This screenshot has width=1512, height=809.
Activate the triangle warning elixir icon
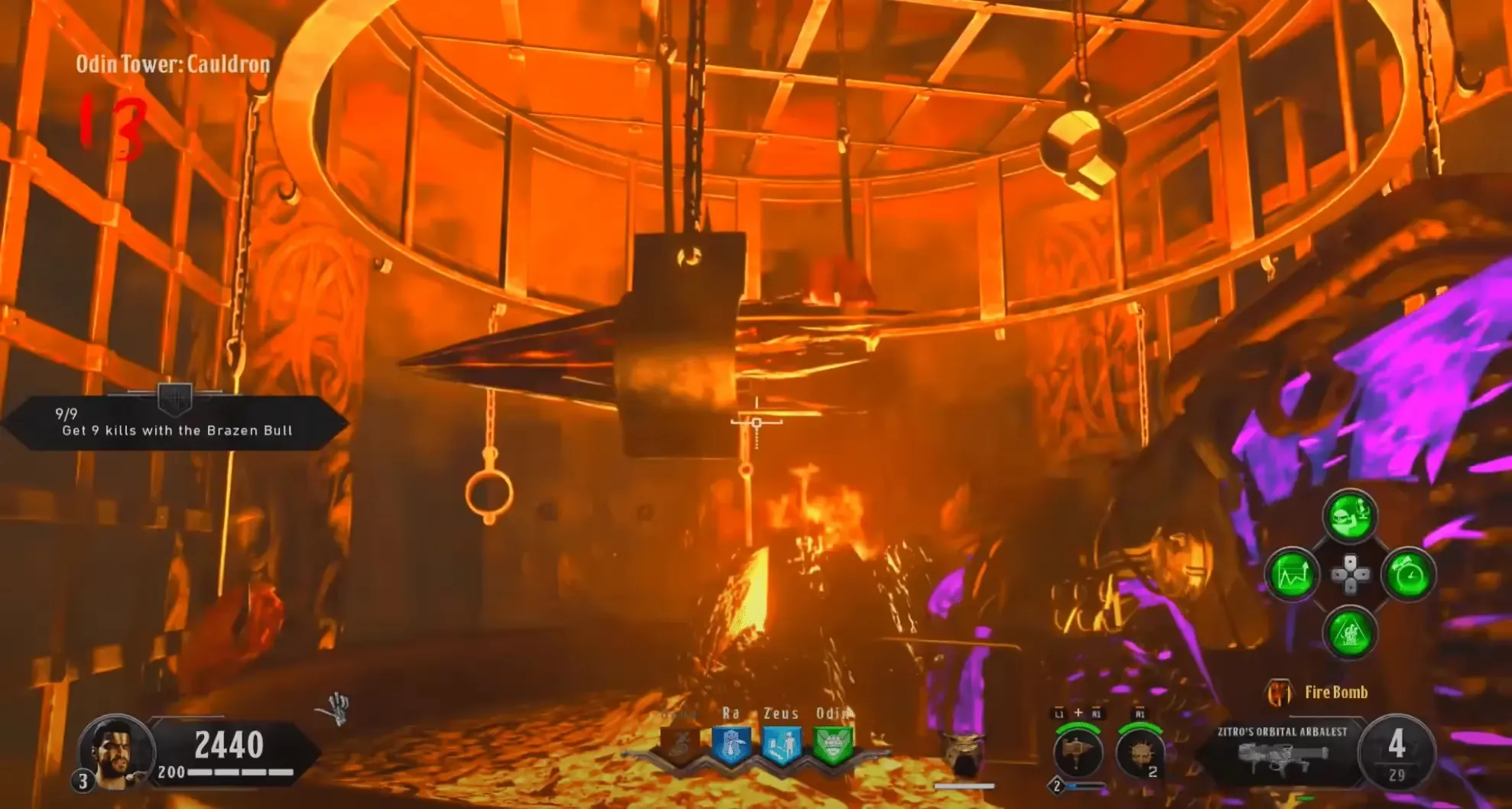coord(1350,632)
